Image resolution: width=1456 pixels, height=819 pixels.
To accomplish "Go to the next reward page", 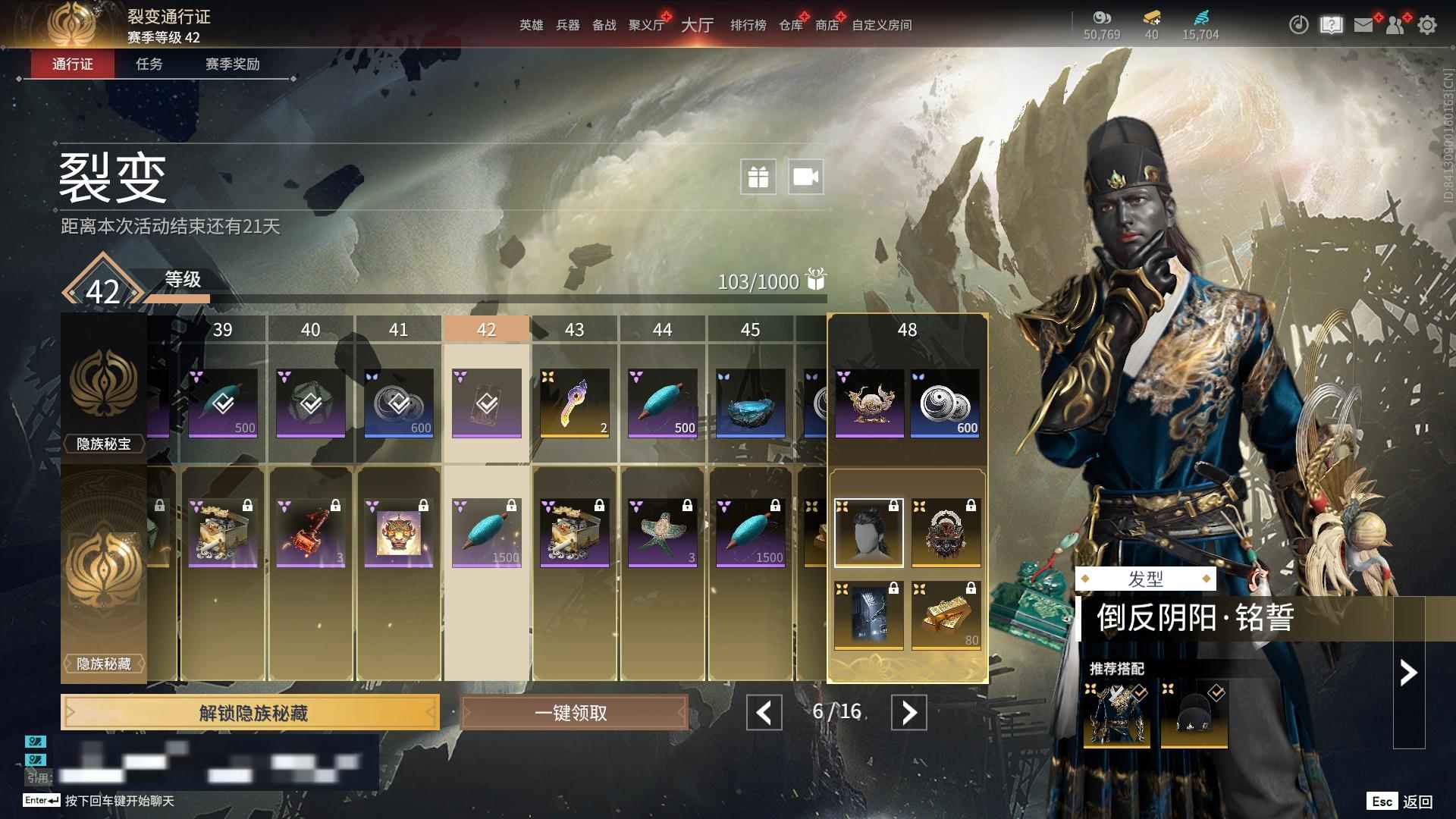I will 908,713.
